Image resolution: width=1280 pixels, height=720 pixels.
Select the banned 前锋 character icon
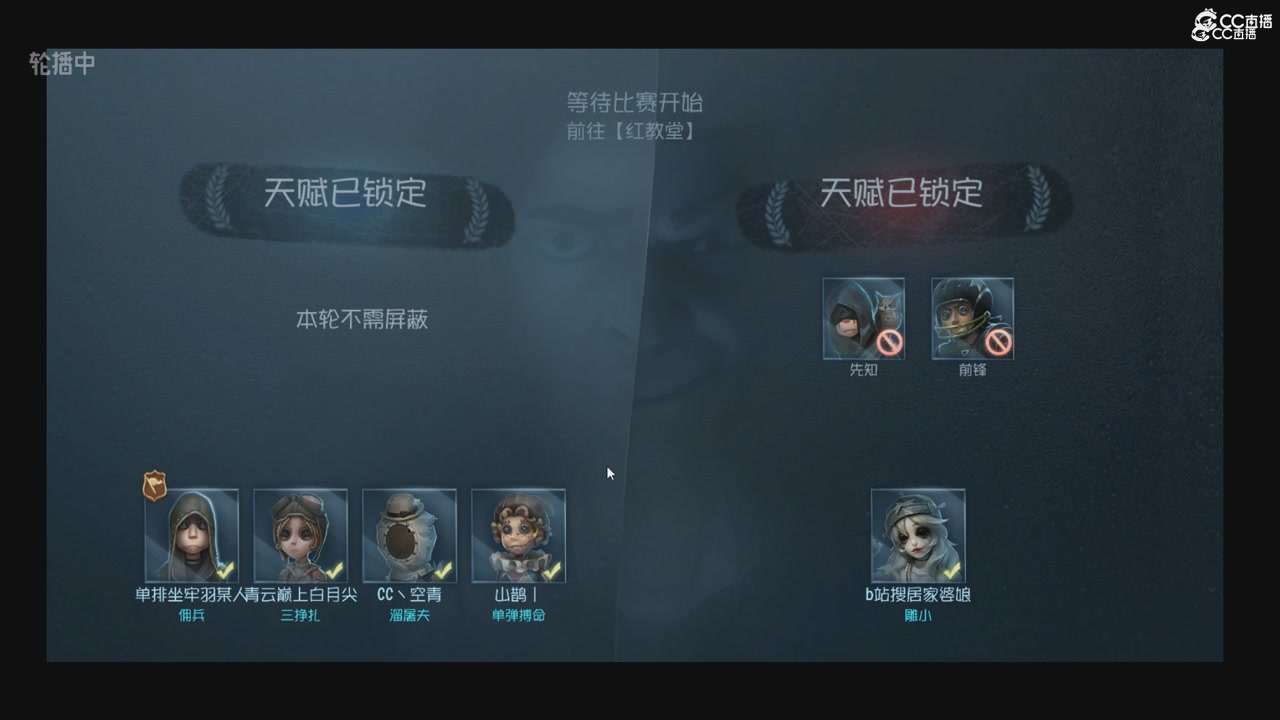pyautogui.click(x=971, y=318)
